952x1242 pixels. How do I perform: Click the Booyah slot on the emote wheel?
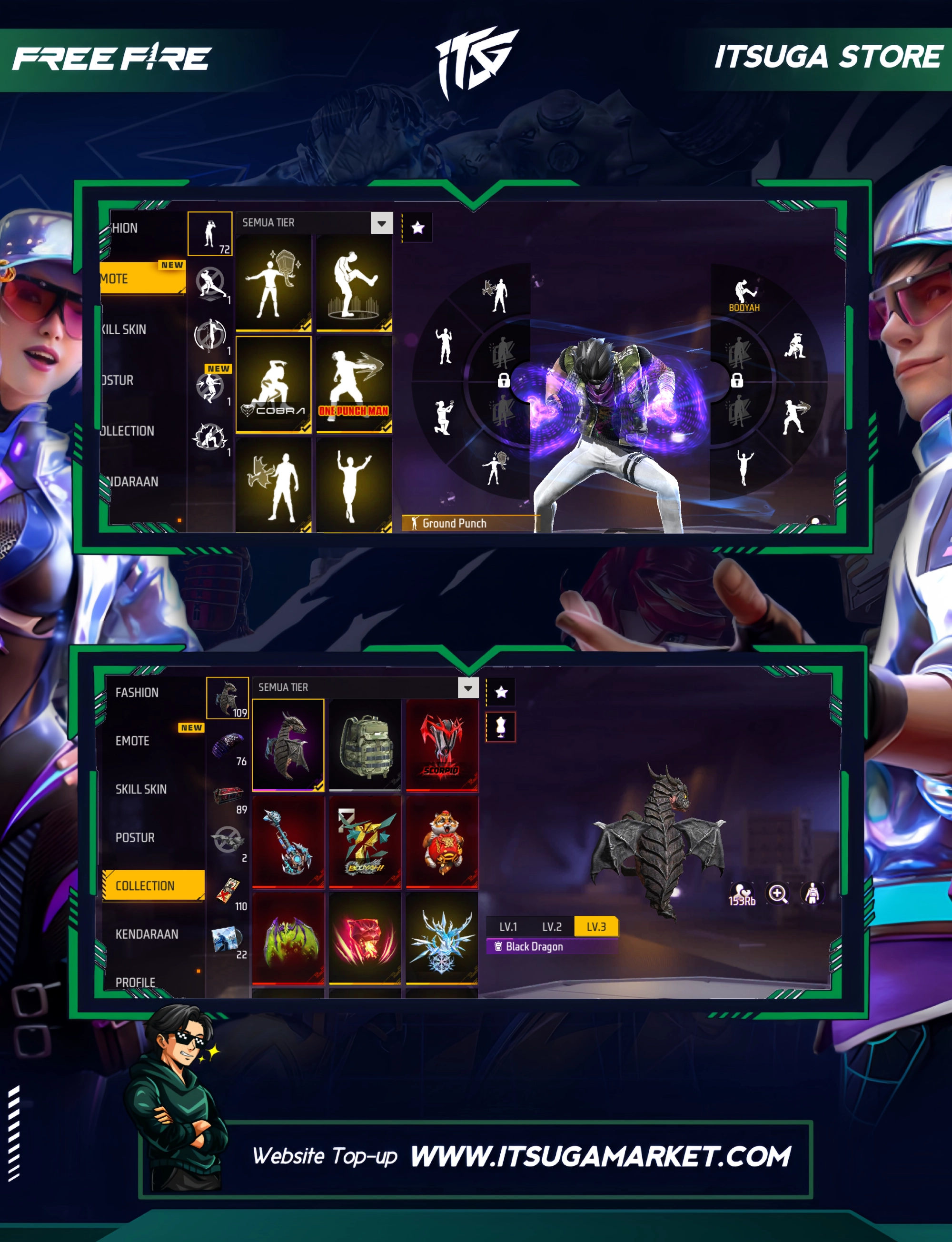click(744, 295)
